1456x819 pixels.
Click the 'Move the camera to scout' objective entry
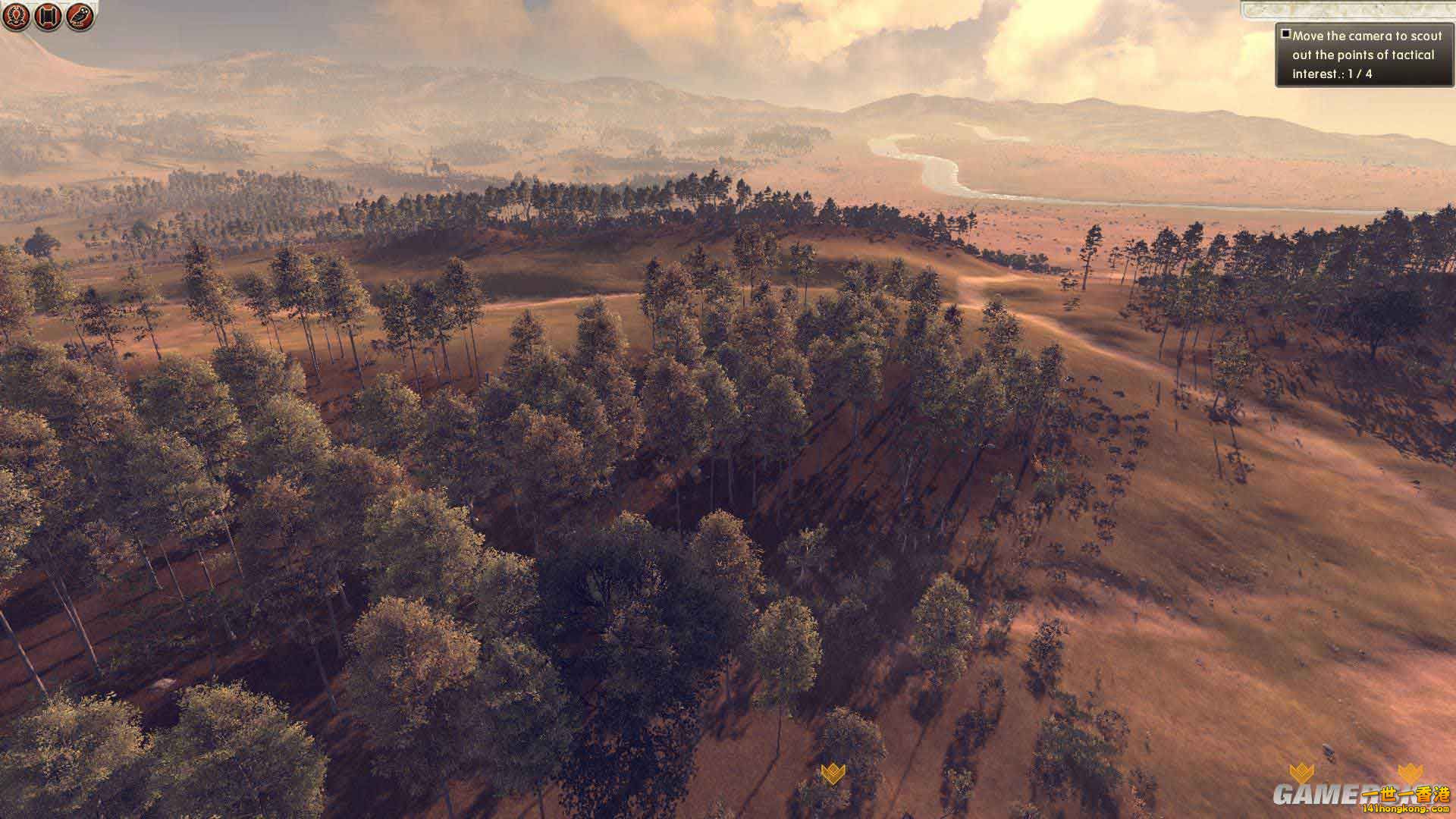click(x=1365, y=36)
